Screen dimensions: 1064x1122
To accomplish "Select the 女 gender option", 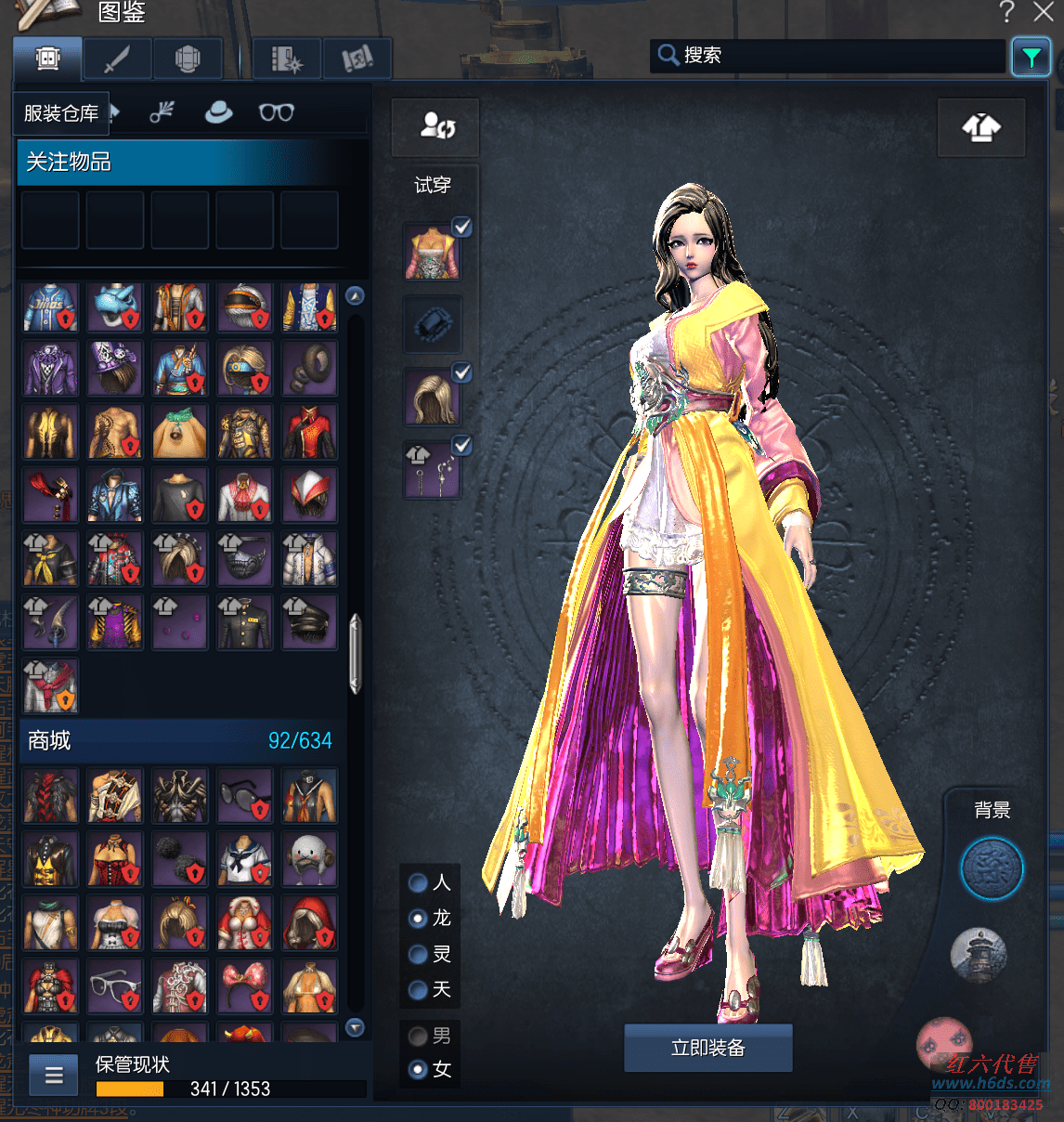I will 419,1069.
